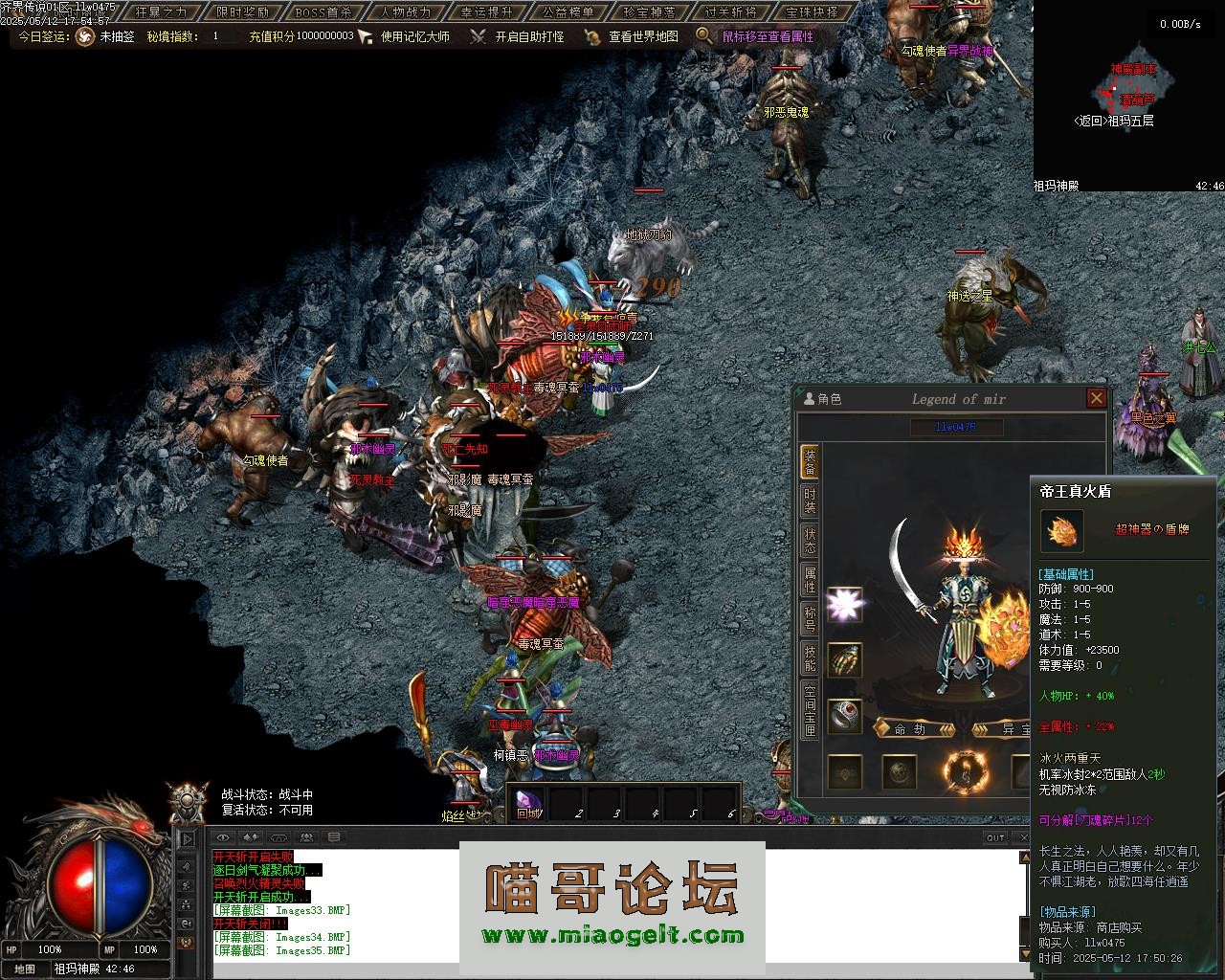Screen dimensions: 1225x980
Task: Toggle 开启自助打怪 auto-fight
Action: (x=528, y=36)
